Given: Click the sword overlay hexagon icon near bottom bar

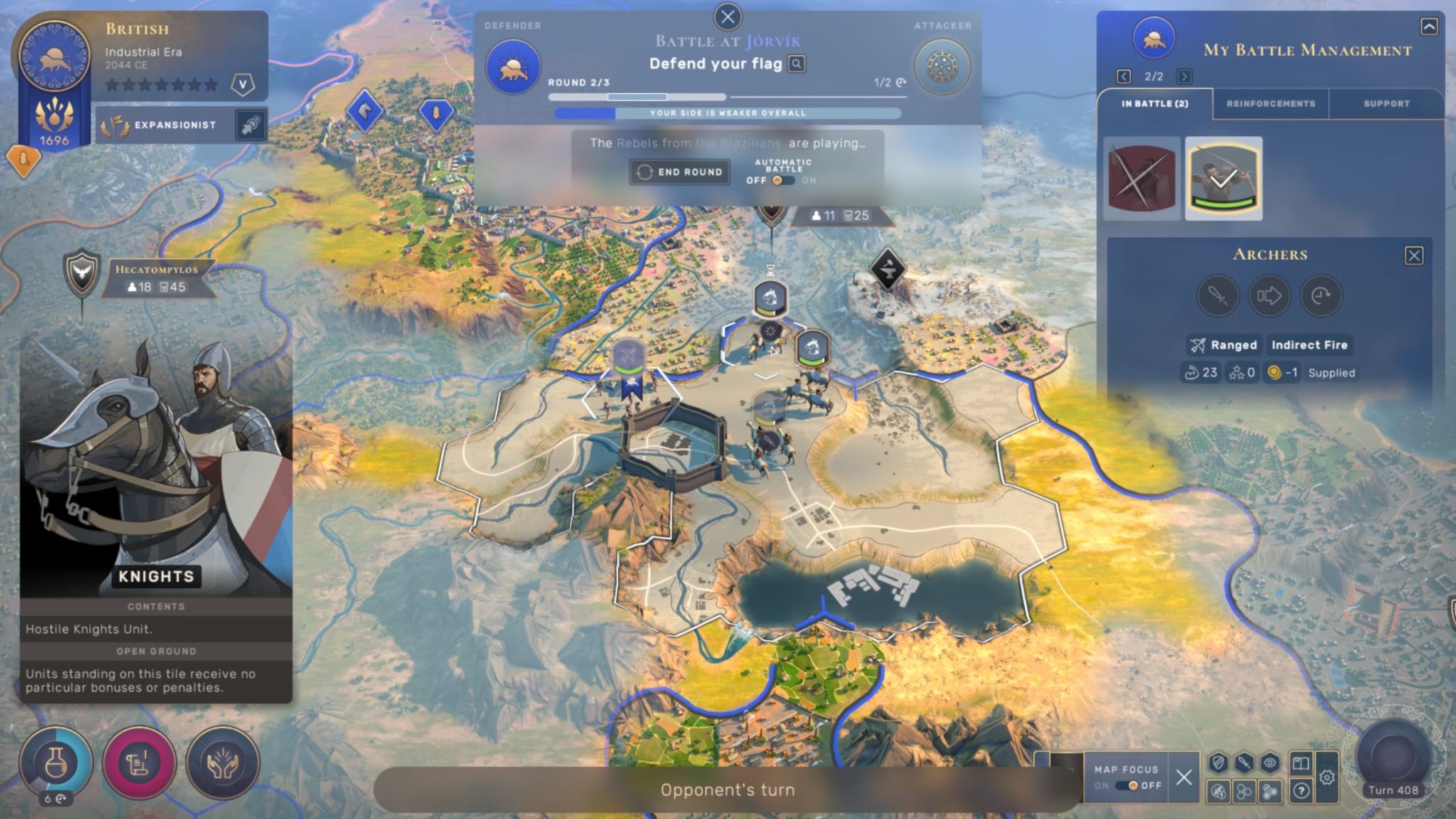Looking at the screenshot, I should pyautogui.click(x=1244, y=763).
